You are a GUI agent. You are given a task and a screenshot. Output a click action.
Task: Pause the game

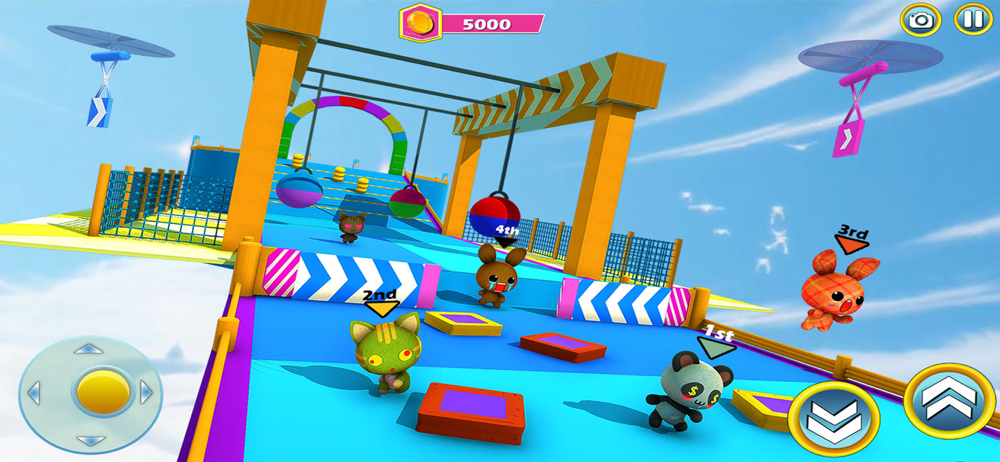(971, 20)
